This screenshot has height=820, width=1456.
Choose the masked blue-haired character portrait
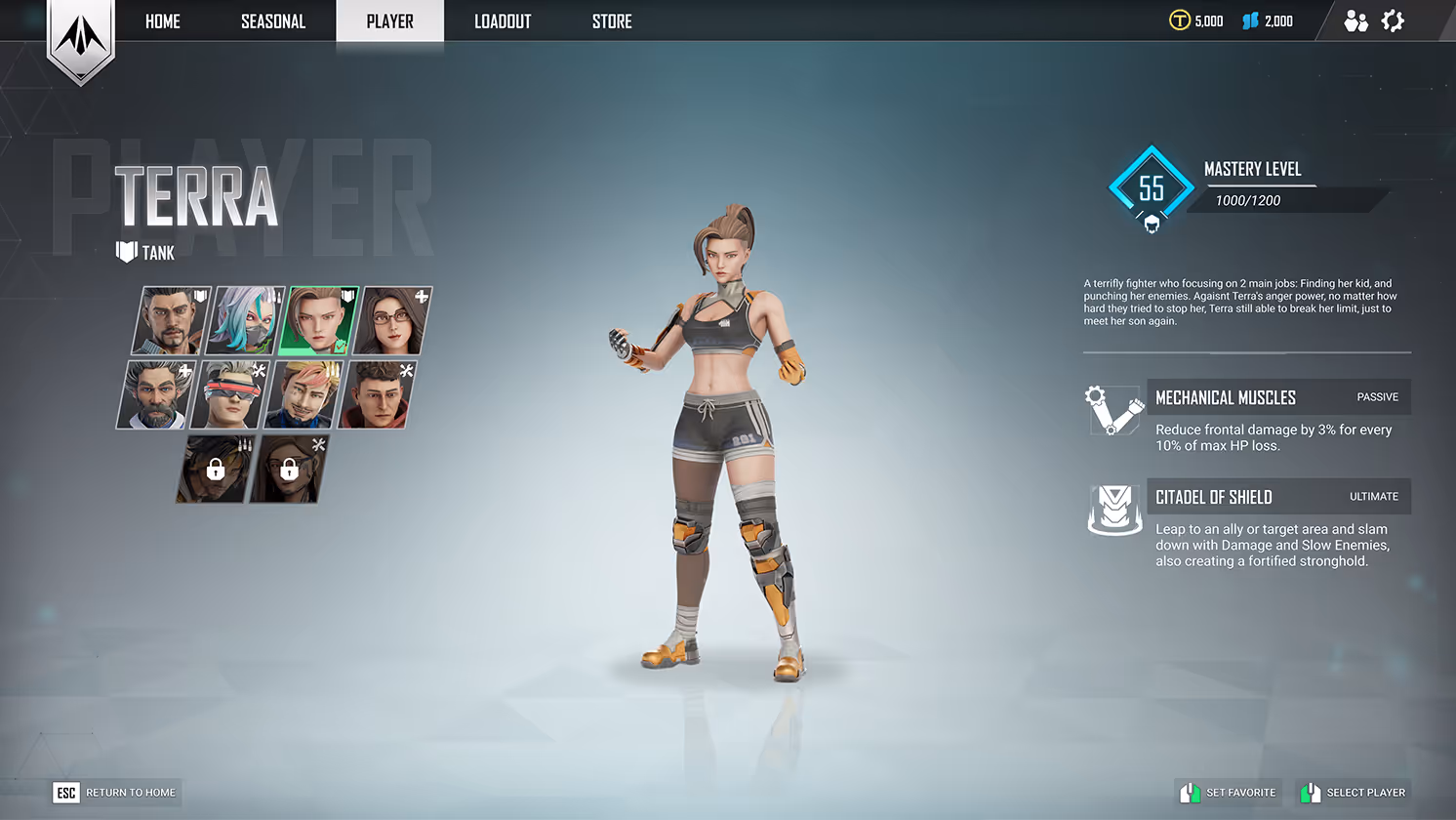pyautogui.click(x=245, y=320)
